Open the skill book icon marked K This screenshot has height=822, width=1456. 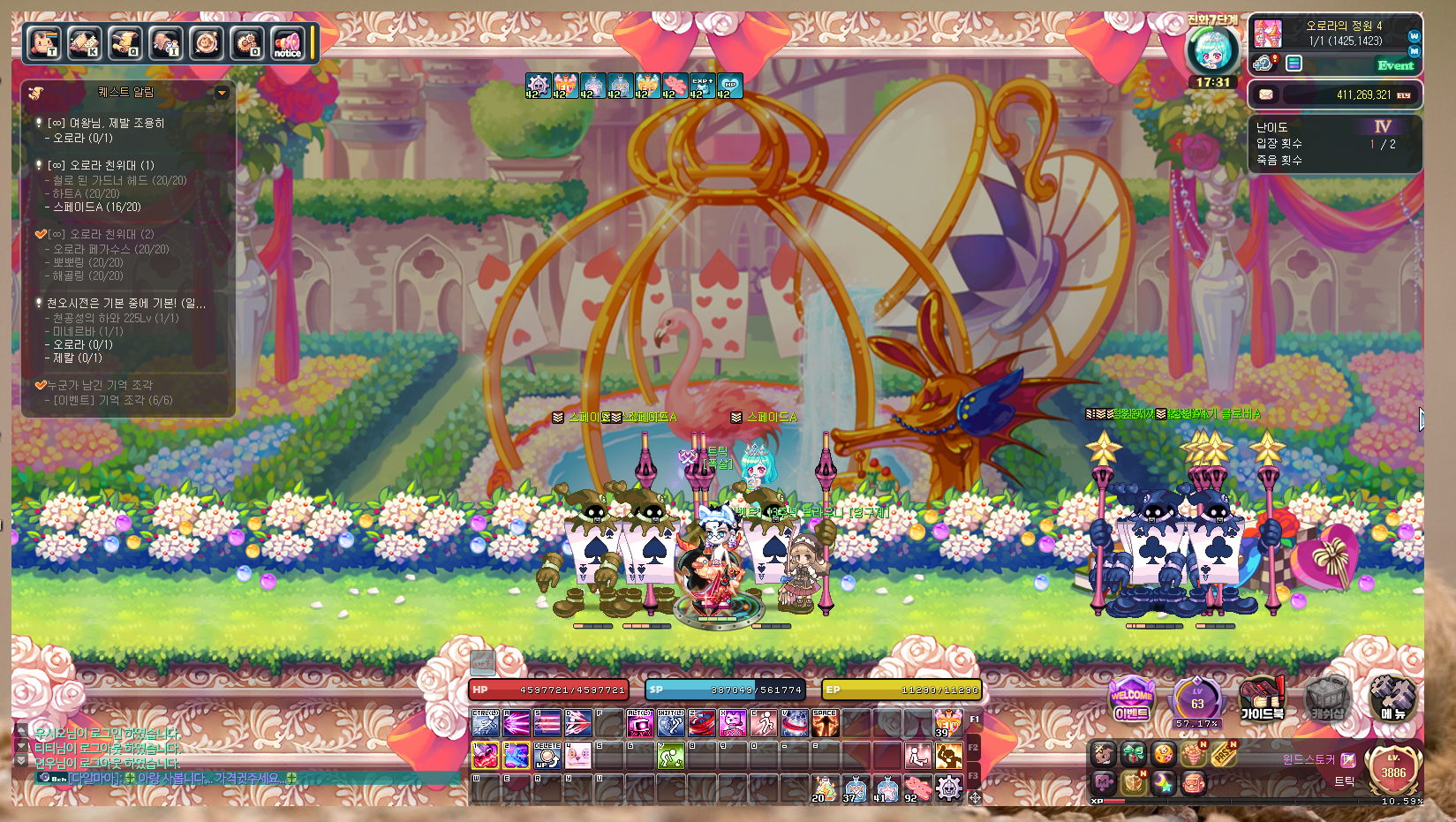(x=84, y=43)
